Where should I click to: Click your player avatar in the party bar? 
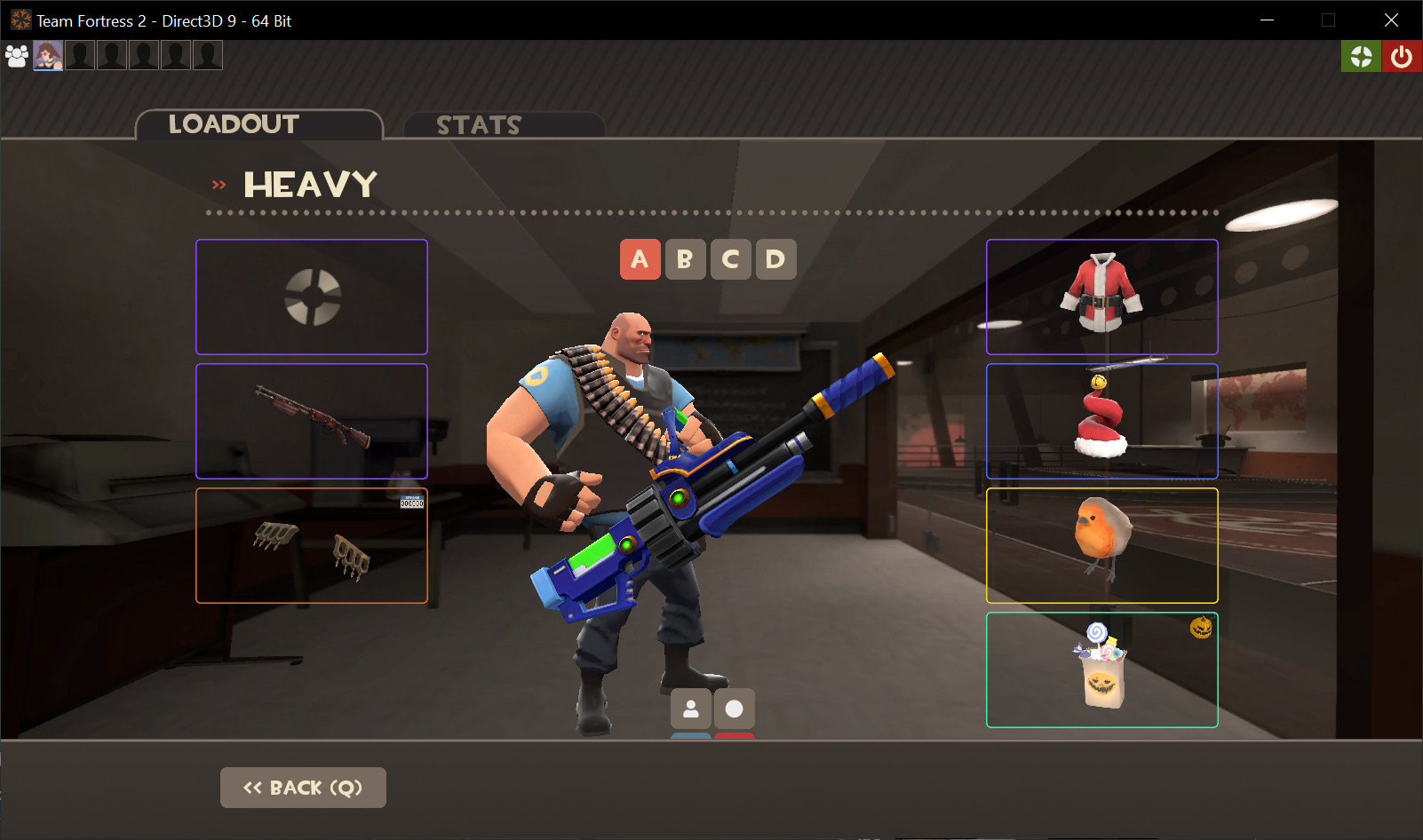coord(48,55)
